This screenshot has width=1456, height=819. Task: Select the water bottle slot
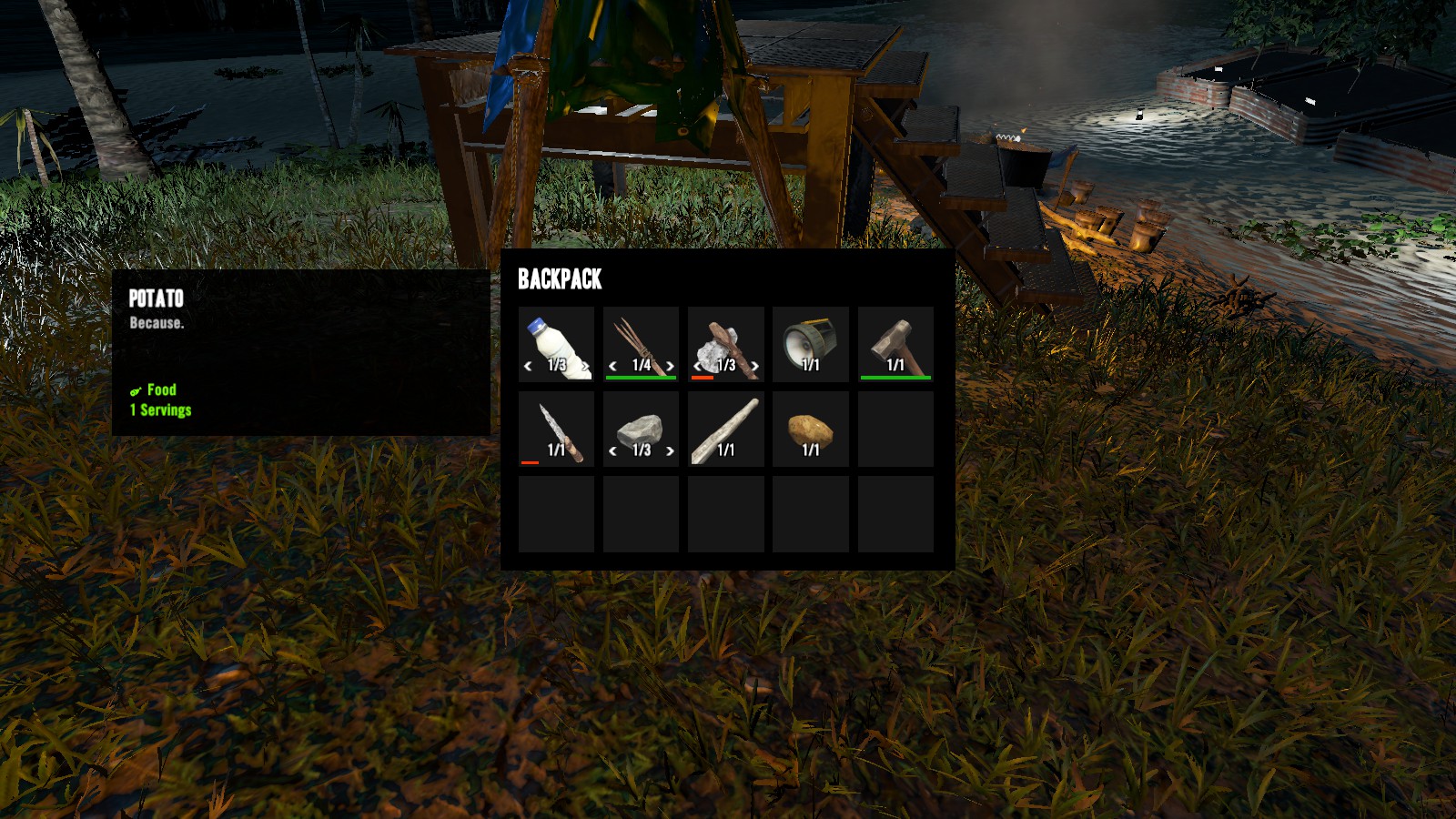pos(556,342)
